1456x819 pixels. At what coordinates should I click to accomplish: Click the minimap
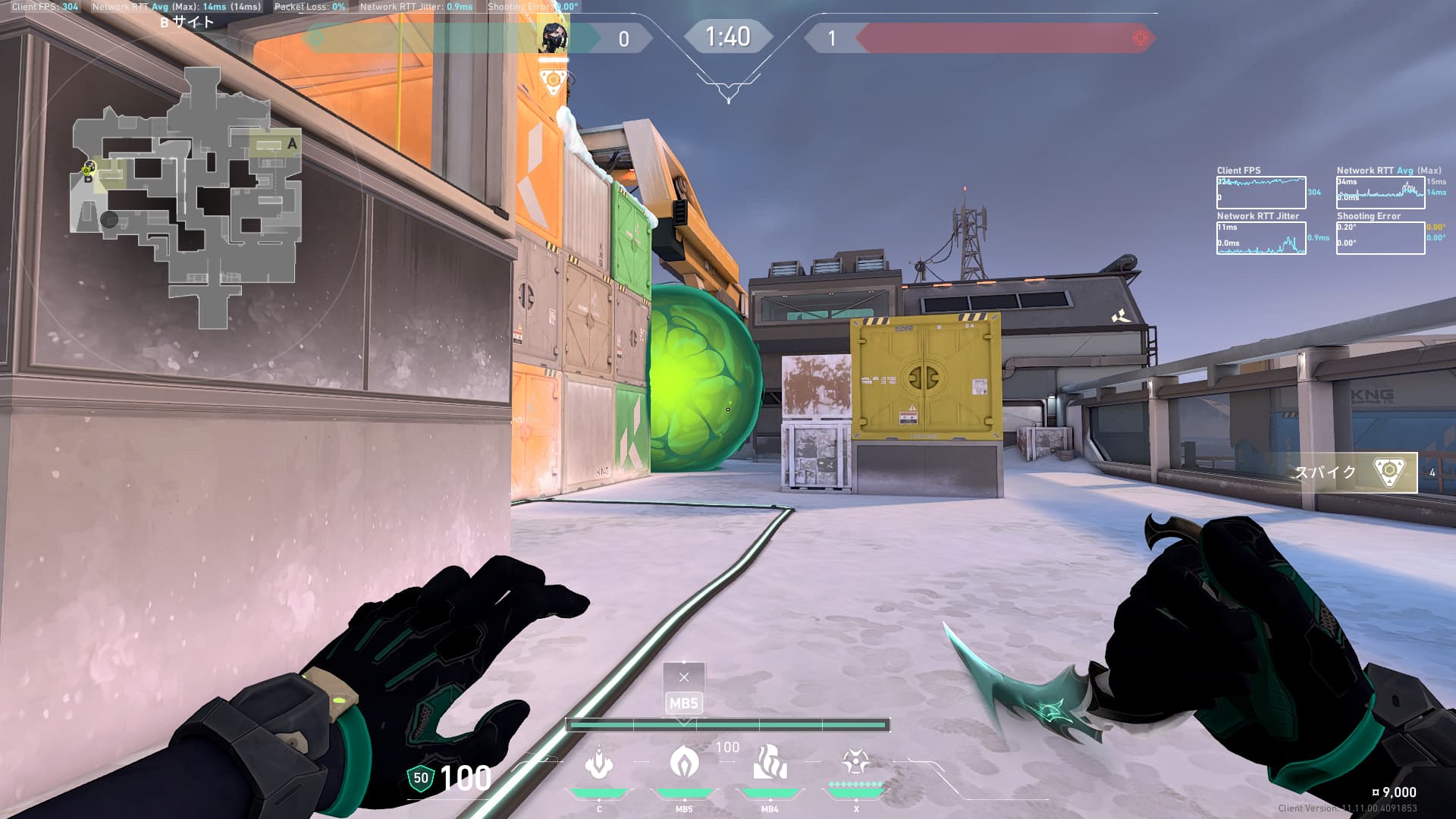pyautogui.click(x=187, y=199)
